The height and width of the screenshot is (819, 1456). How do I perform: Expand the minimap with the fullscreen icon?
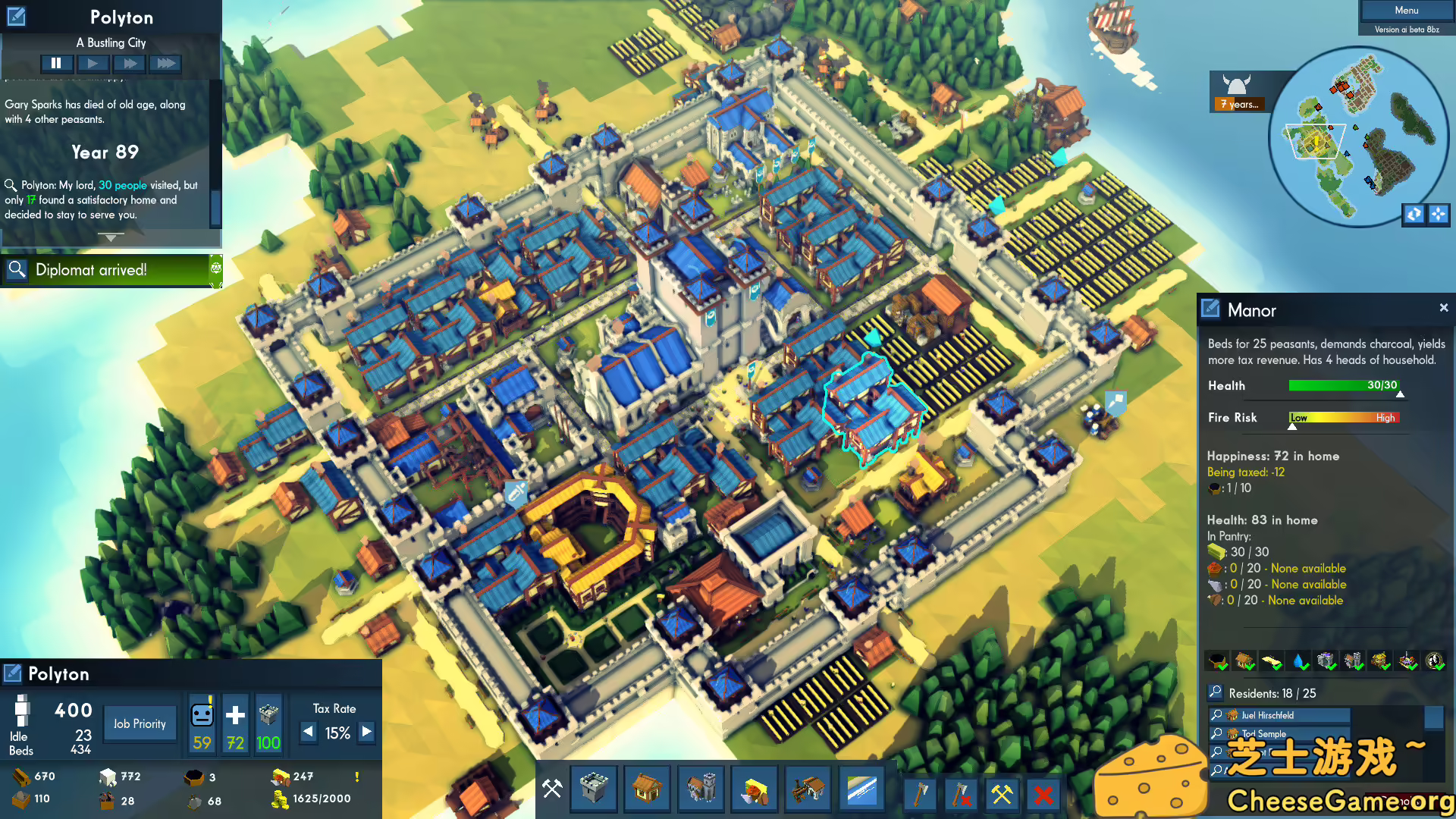click(x=1439, y=215)
